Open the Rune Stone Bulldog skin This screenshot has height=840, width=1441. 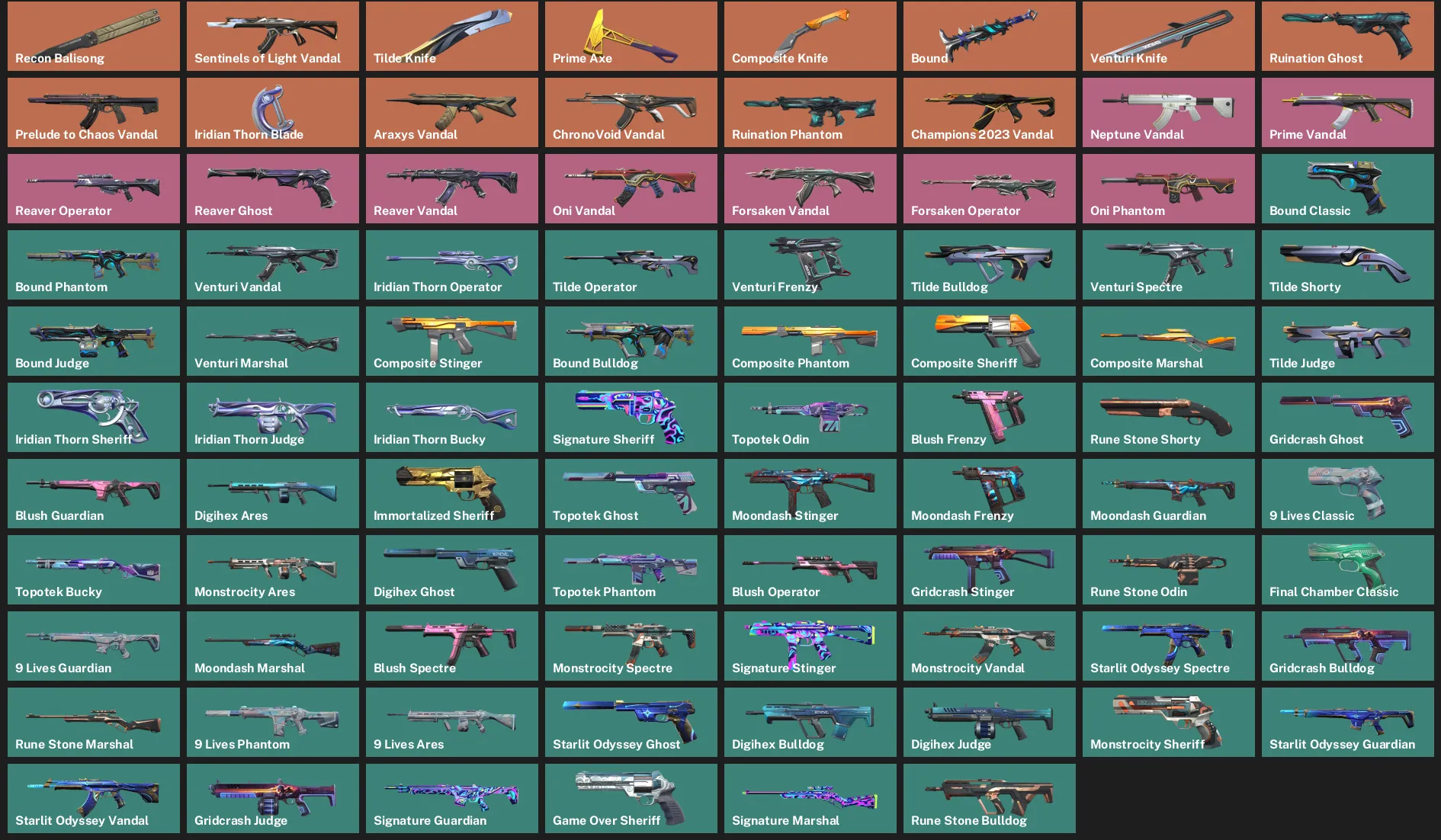[988, 798]
